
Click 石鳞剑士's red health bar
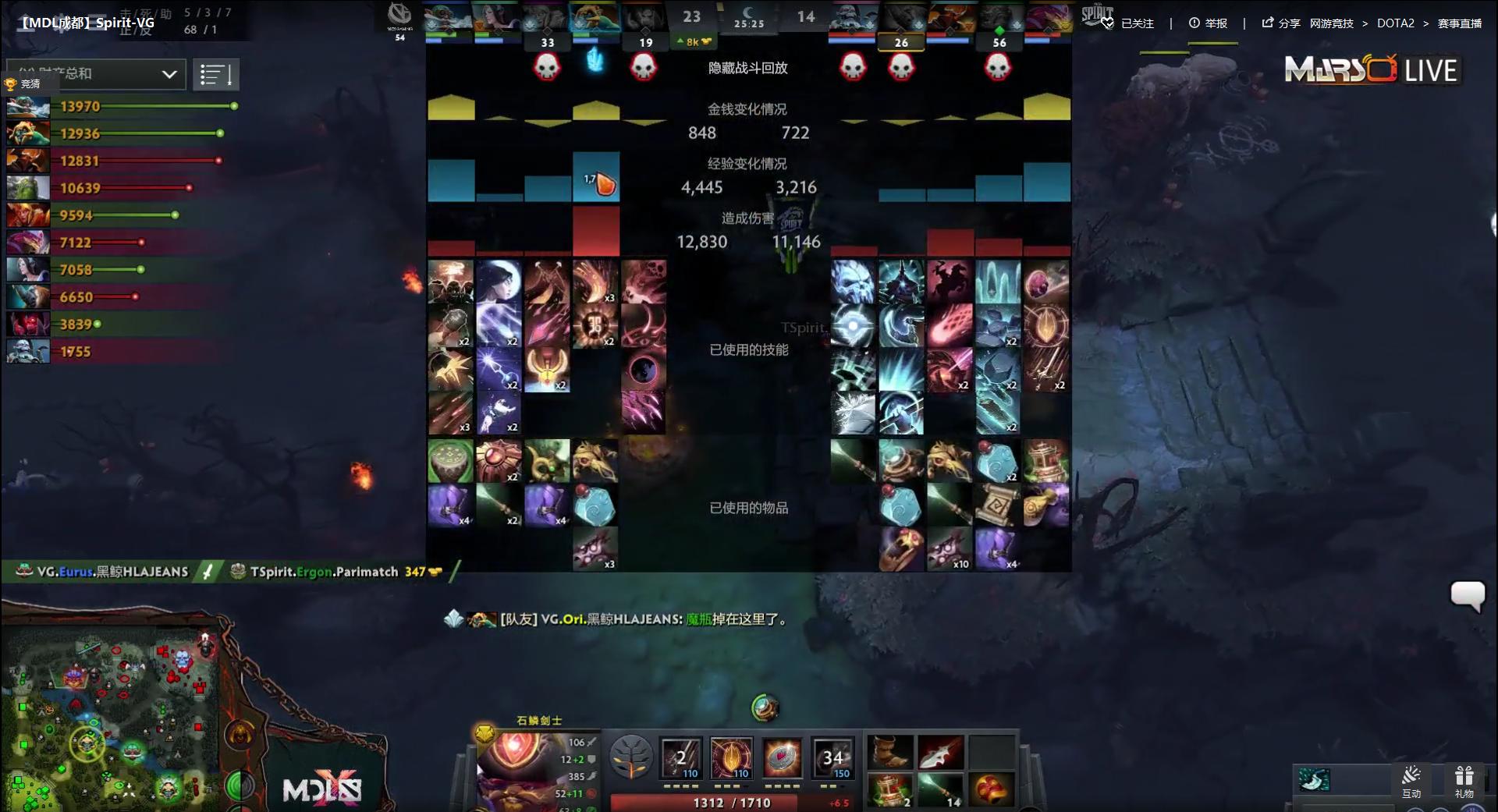coord(726,803)
